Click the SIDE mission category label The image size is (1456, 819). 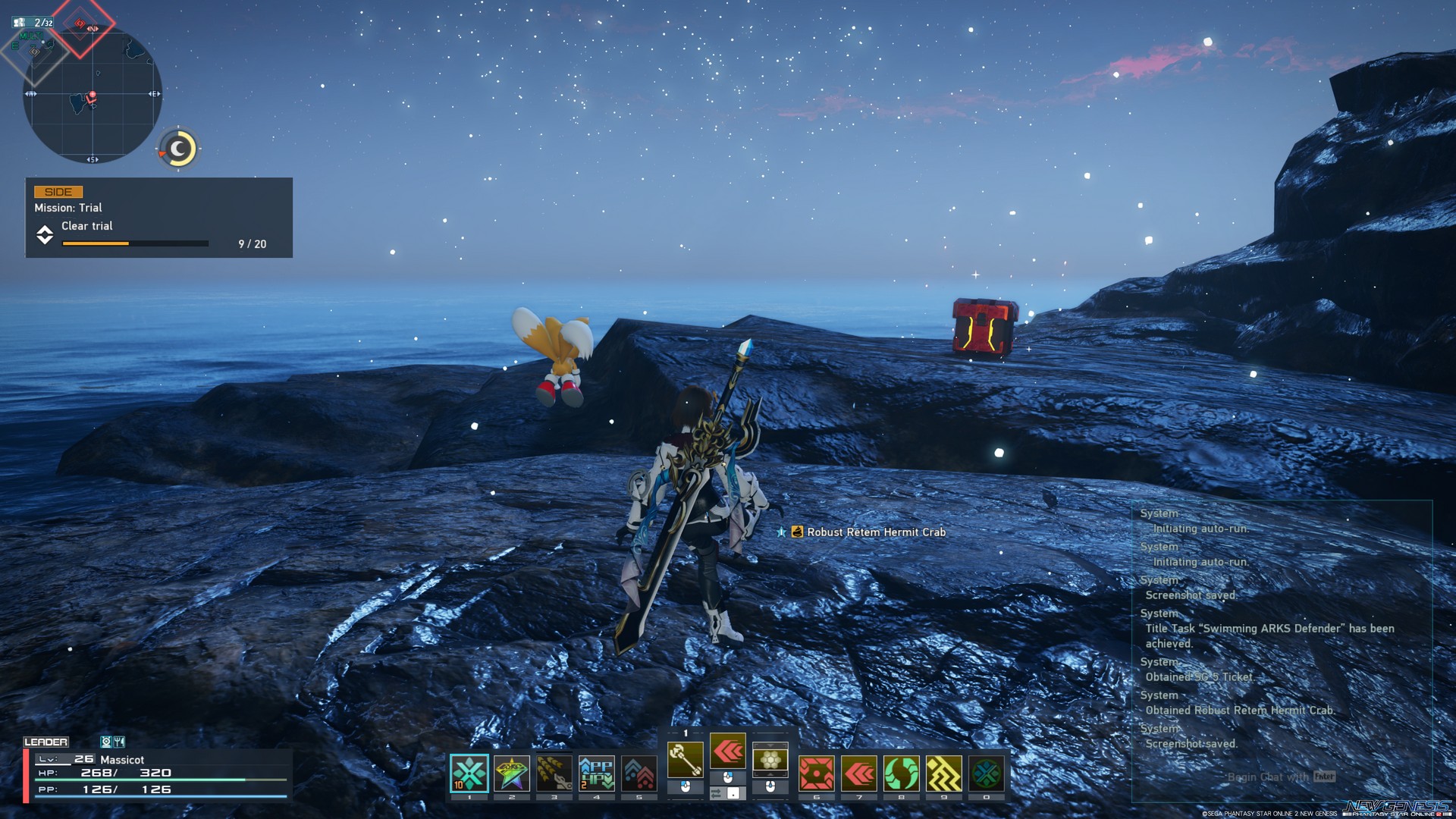click(61, 191)
